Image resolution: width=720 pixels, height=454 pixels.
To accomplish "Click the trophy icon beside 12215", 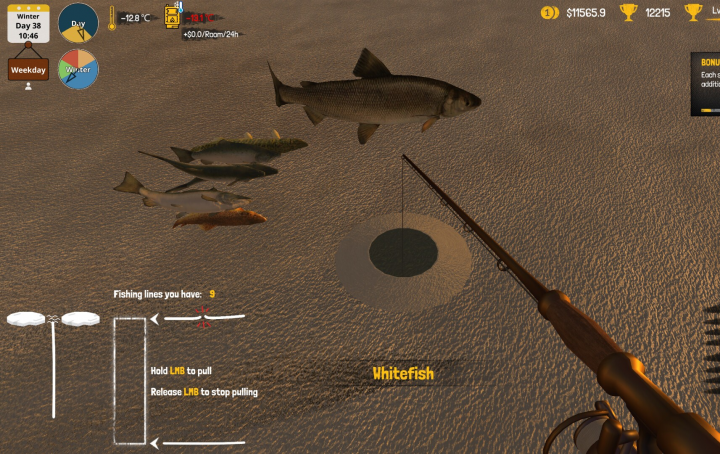I will [628, 12].
